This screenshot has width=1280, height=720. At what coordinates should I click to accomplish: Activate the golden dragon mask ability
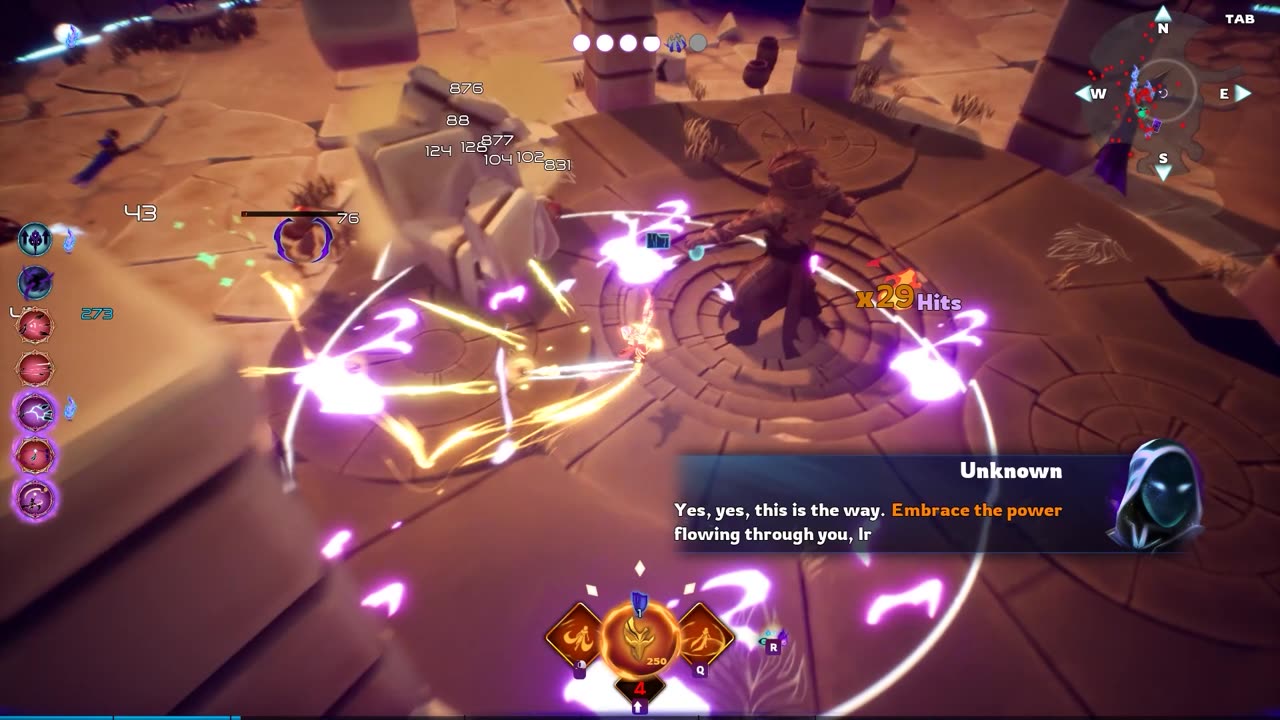[x=639, y=636]
